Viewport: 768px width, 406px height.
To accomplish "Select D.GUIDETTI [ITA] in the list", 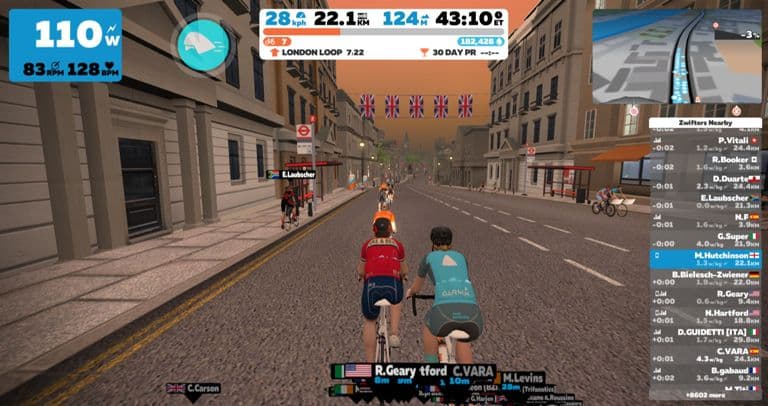I will tap(705, 334).
